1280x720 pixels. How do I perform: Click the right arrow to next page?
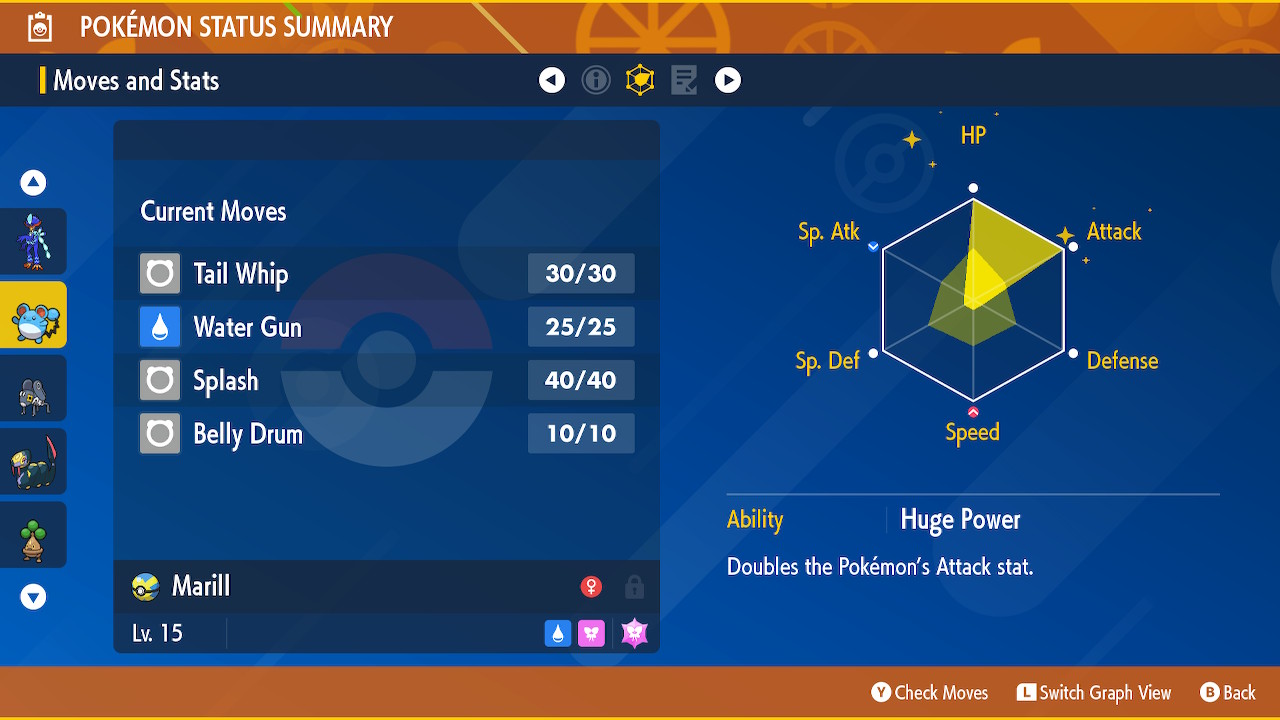click(x=728, y=80)
